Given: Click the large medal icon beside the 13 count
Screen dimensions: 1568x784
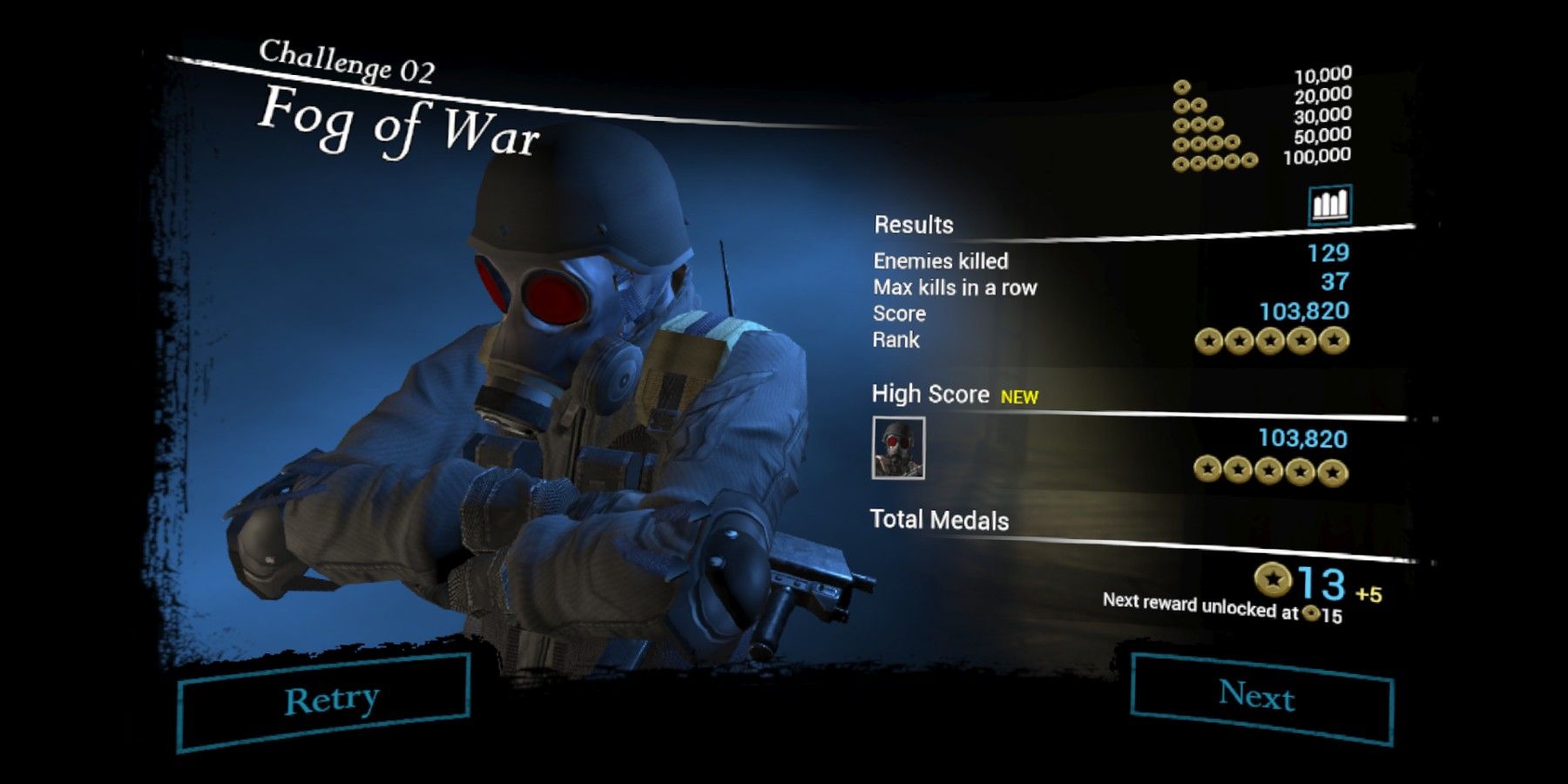Looking at the screenshot, I should (1274, 579).
